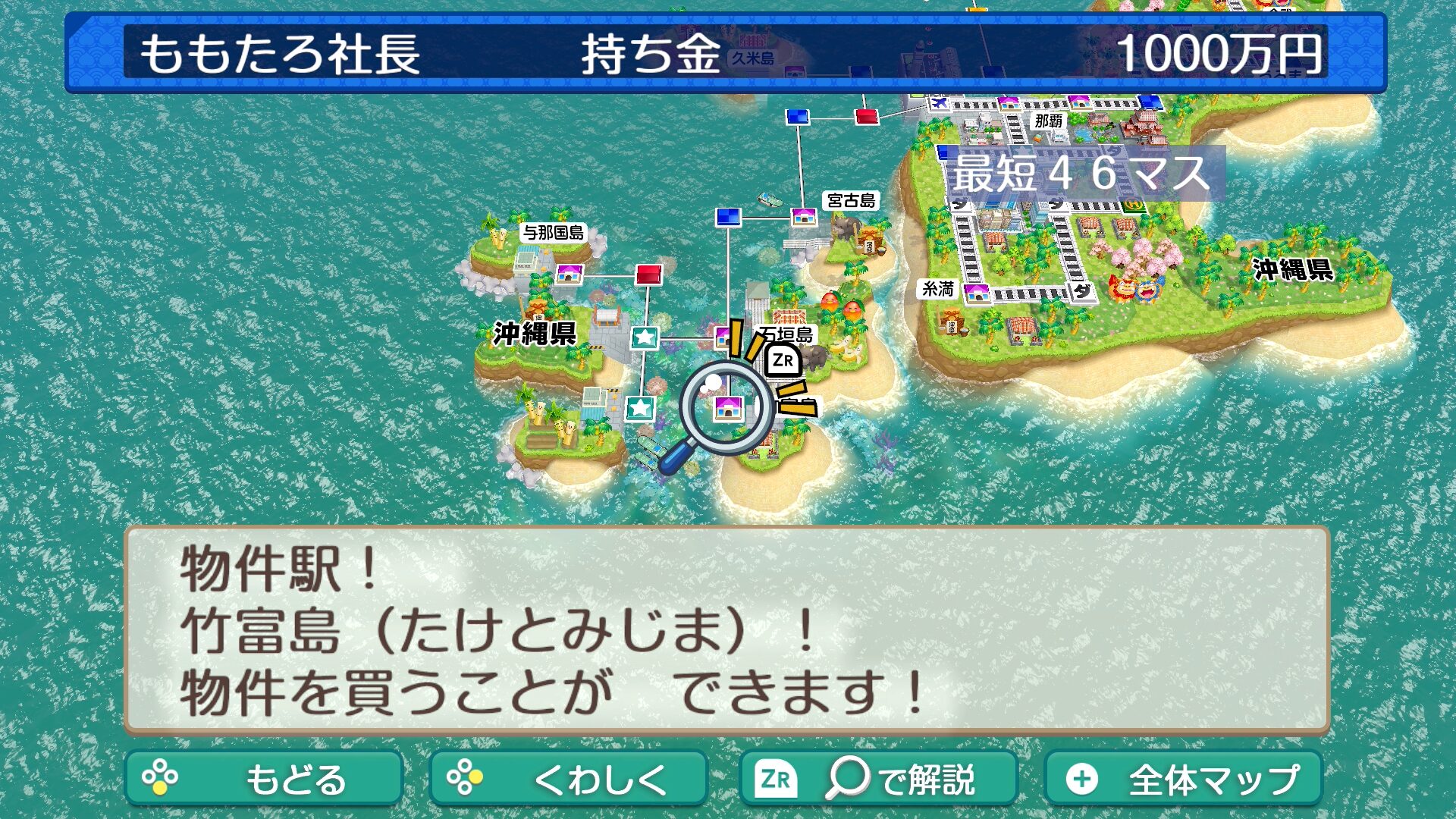The height and width of the screenshot is (819, 1456).
Task: Choose the 与那国島 property station tile
Action: pyautogui.click(x=569, y=274)
